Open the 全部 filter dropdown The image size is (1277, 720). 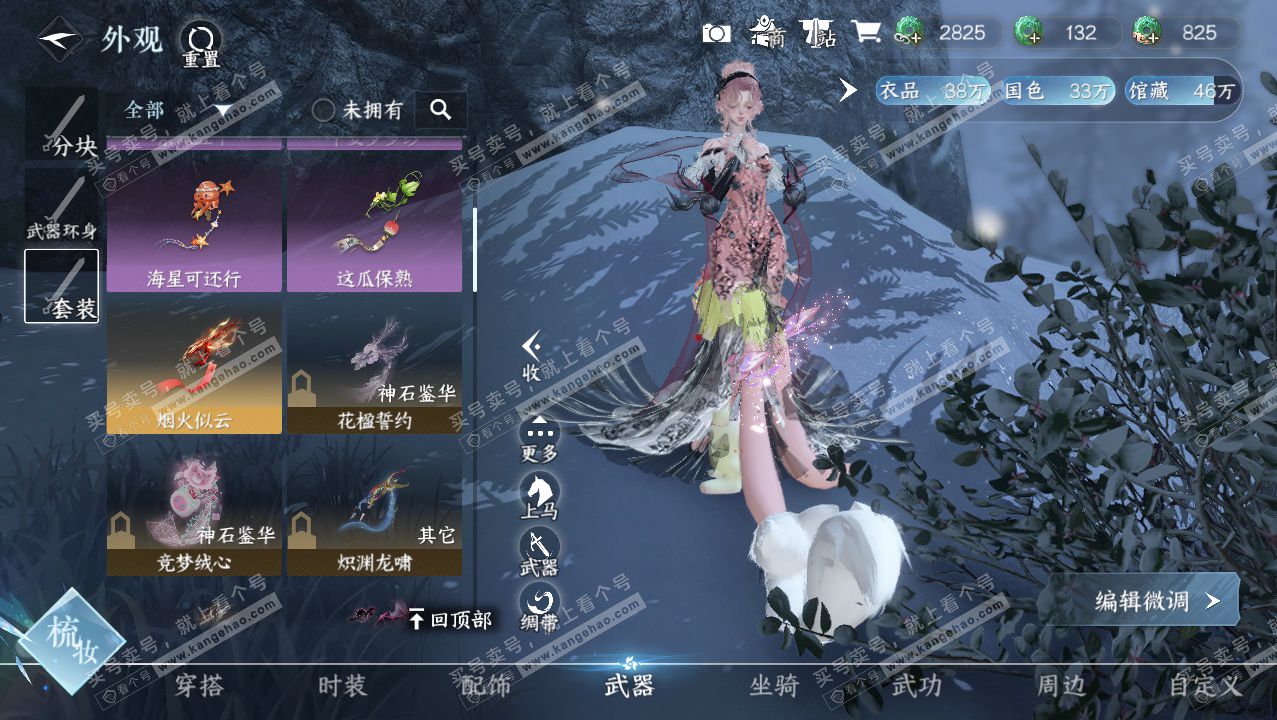tap(177, 110)
